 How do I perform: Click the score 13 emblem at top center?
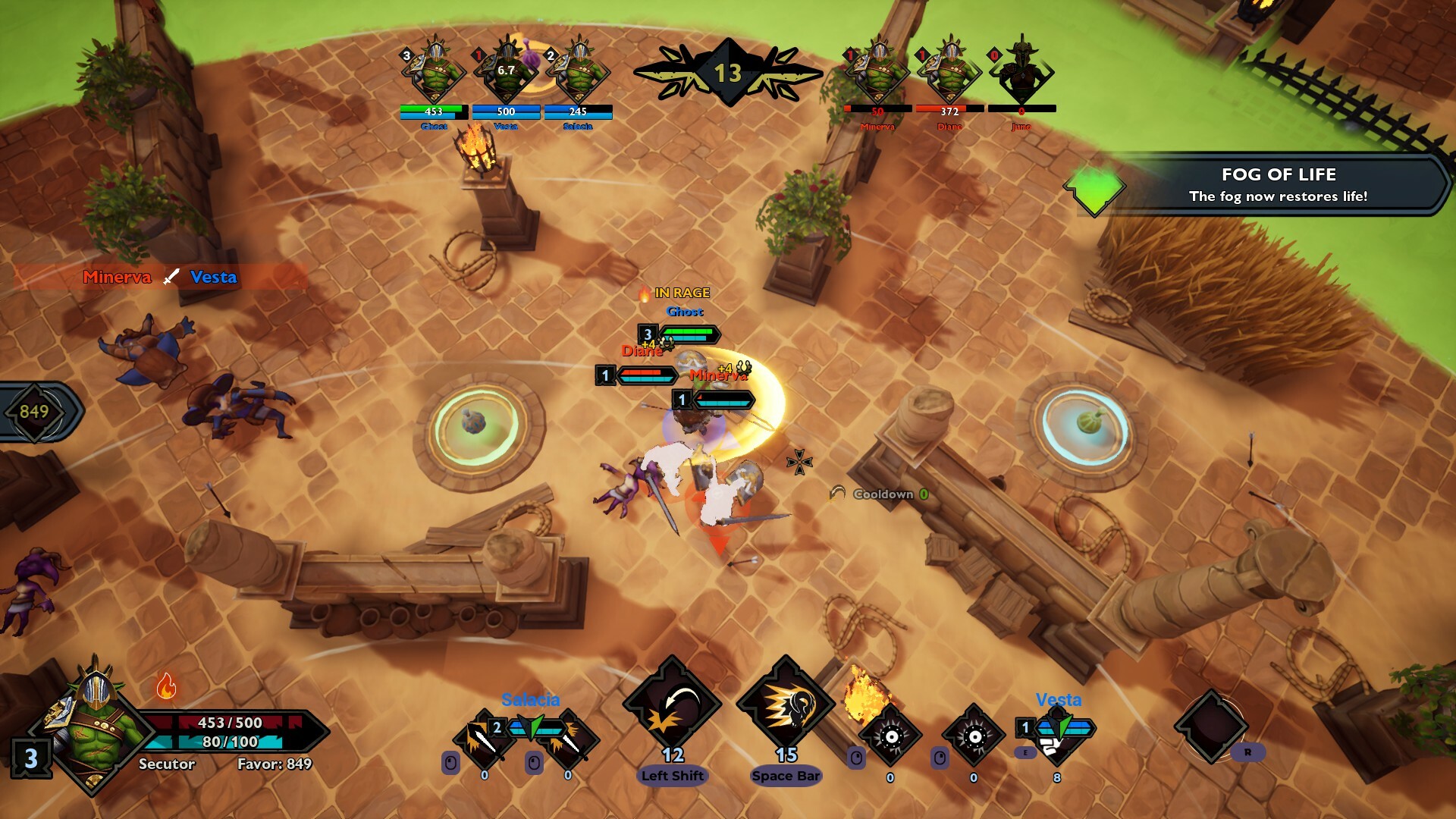pos(727,72)
